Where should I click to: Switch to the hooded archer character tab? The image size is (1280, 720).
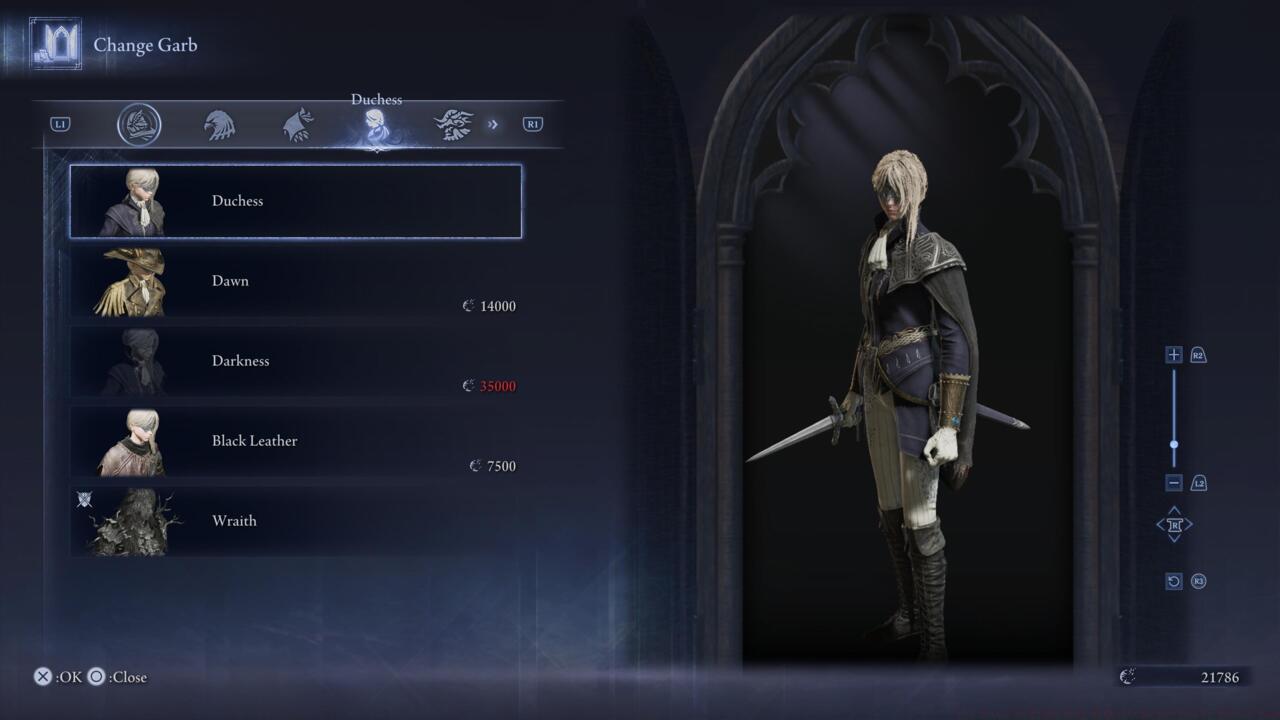(x=298, y=125)
